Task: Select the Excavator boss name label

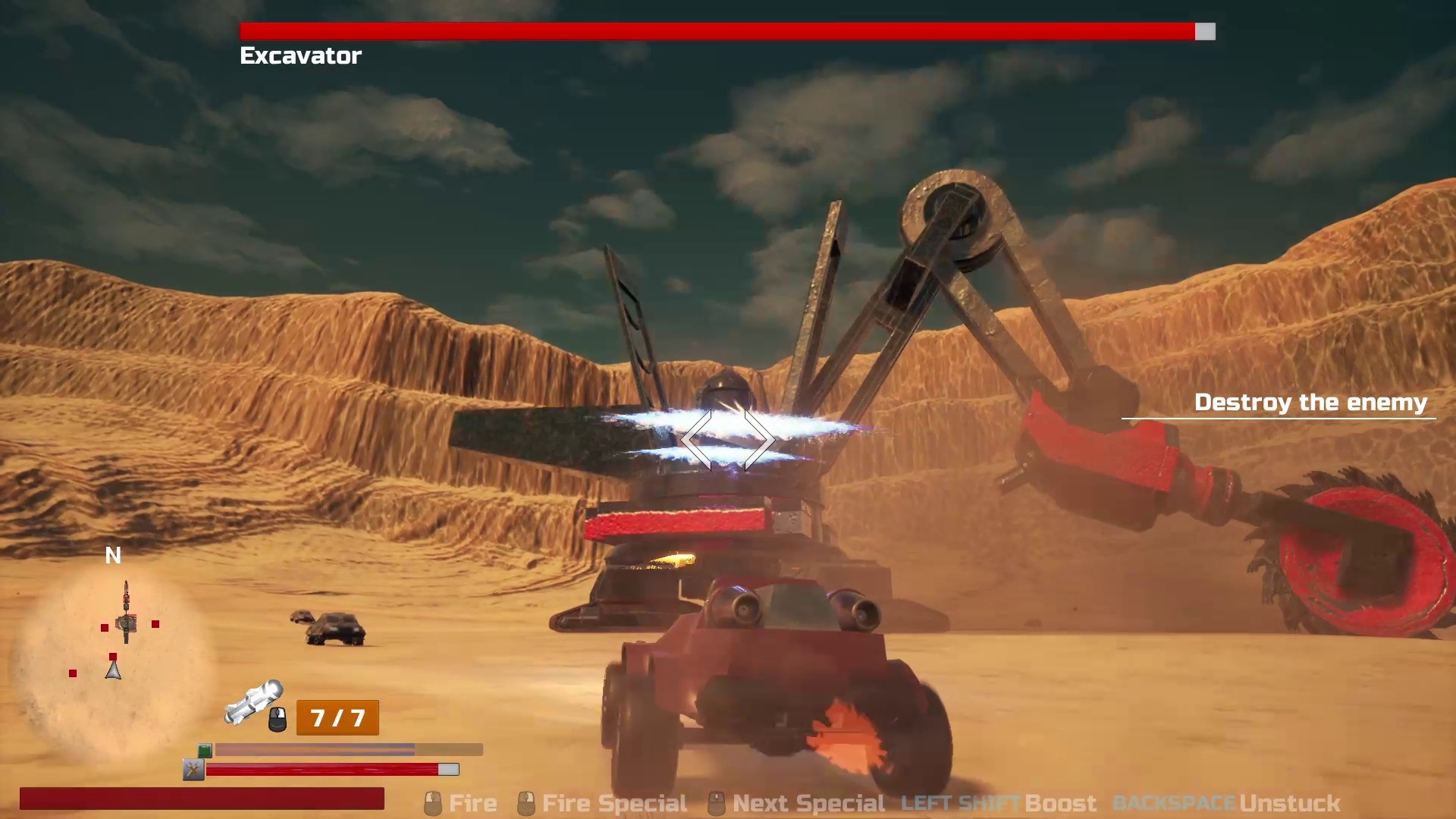Action: pos(300,55)
